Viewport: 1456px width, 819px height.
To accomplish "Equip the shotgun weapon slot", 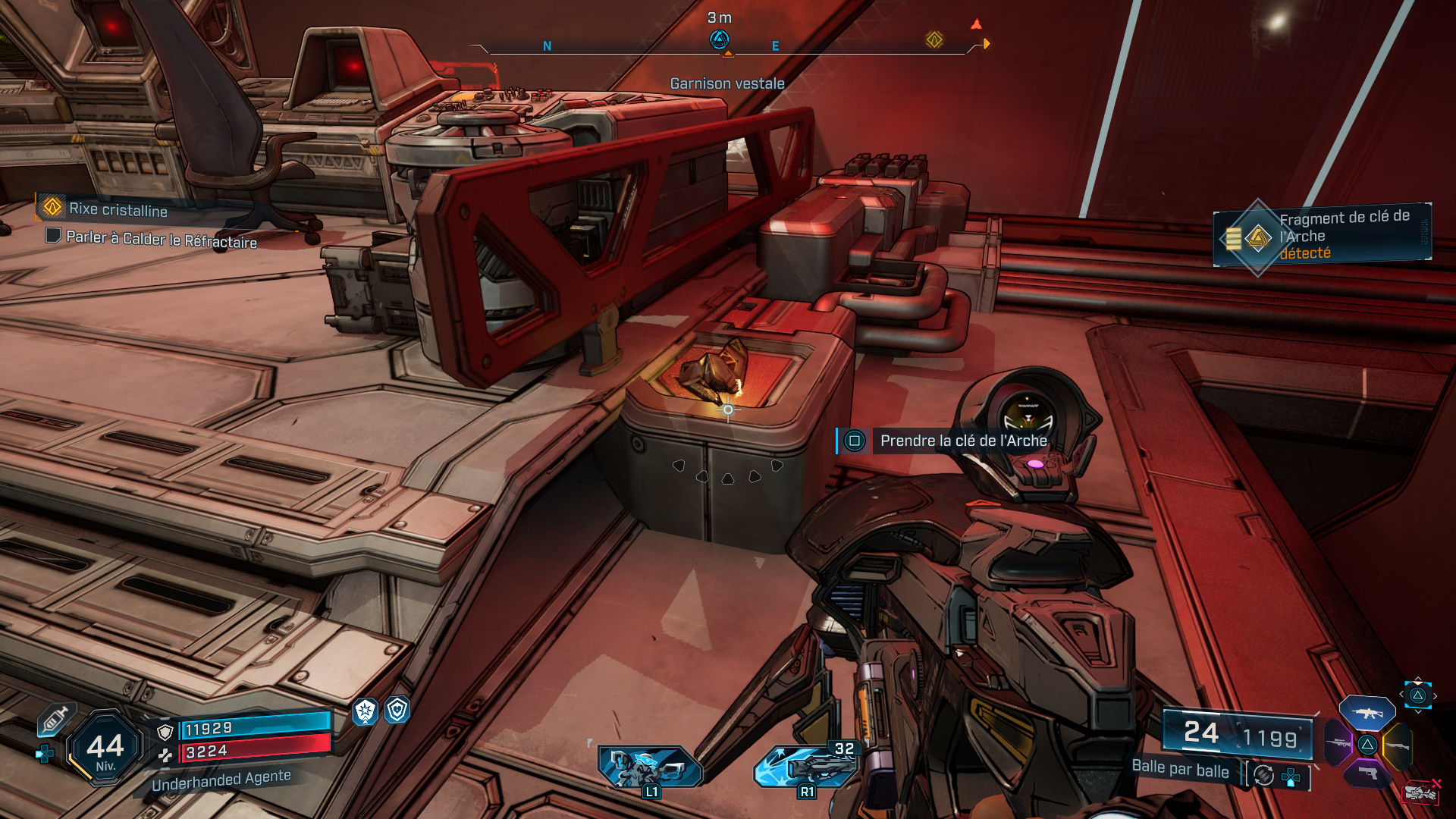I will tap(1398, 745).
